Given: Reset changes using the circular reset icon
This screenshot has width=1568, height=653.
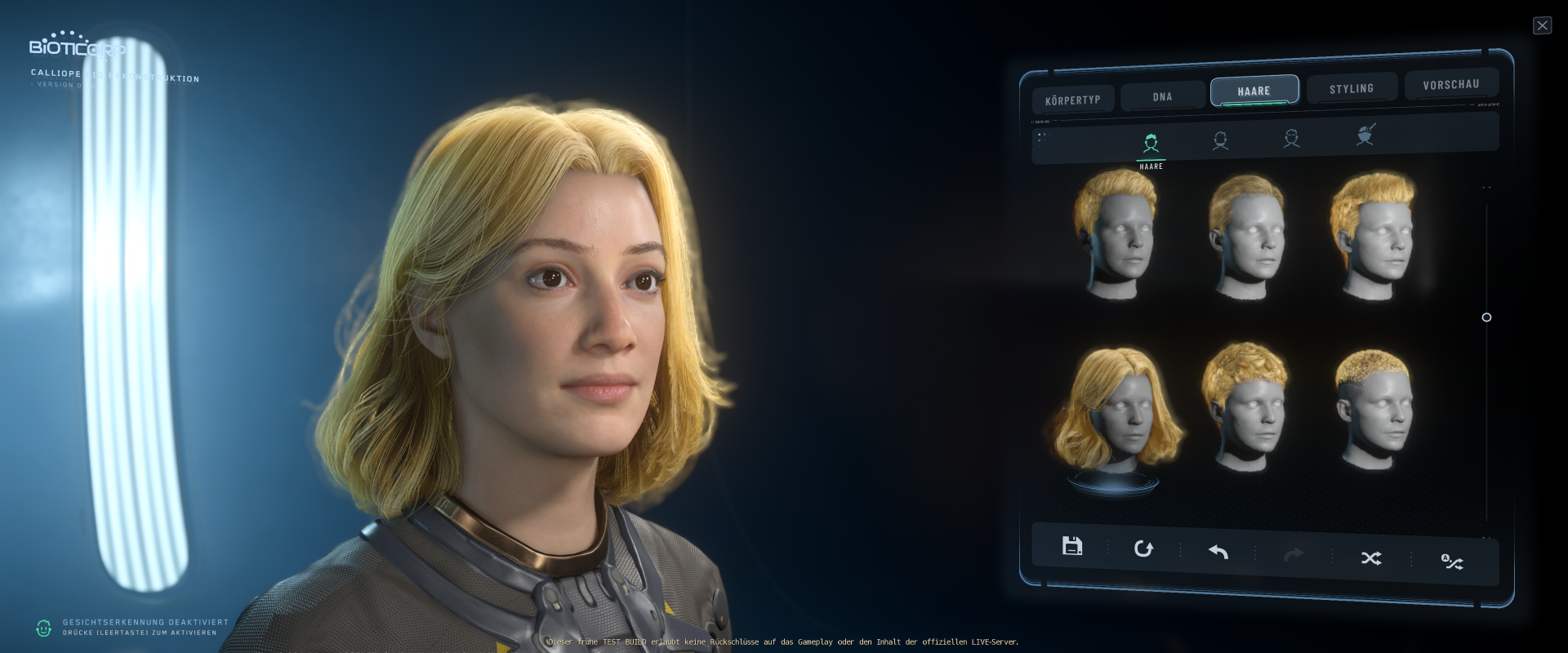Looking at the screenshot, I should point(1143,549).
